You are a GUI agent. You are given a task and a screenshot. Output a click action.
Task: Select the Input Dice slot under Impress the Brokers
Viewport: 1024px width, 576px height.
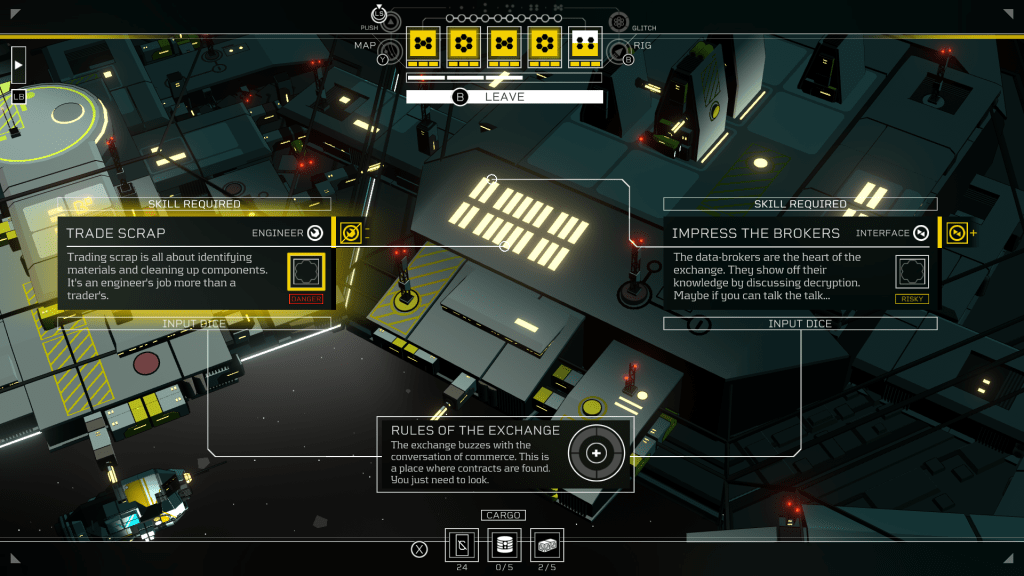pos(800,324)
